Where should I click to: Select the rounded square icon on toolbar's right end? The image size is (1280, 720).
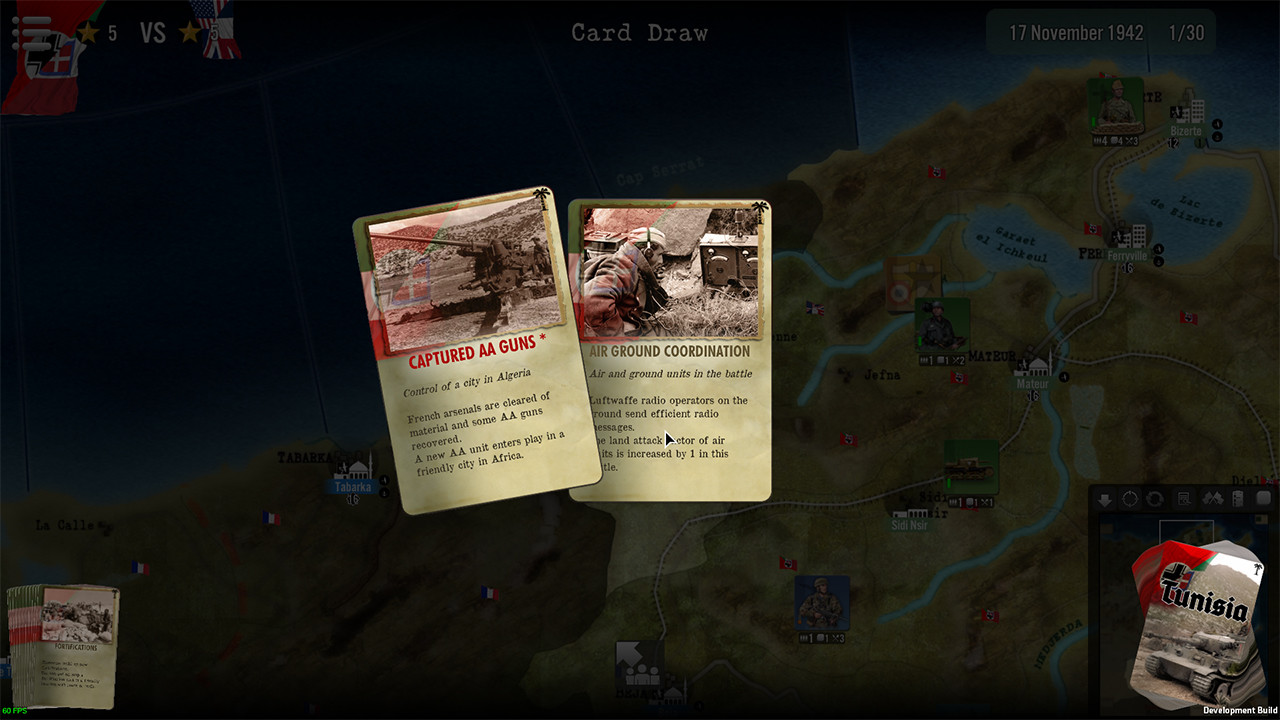[x=1263, y=498]
